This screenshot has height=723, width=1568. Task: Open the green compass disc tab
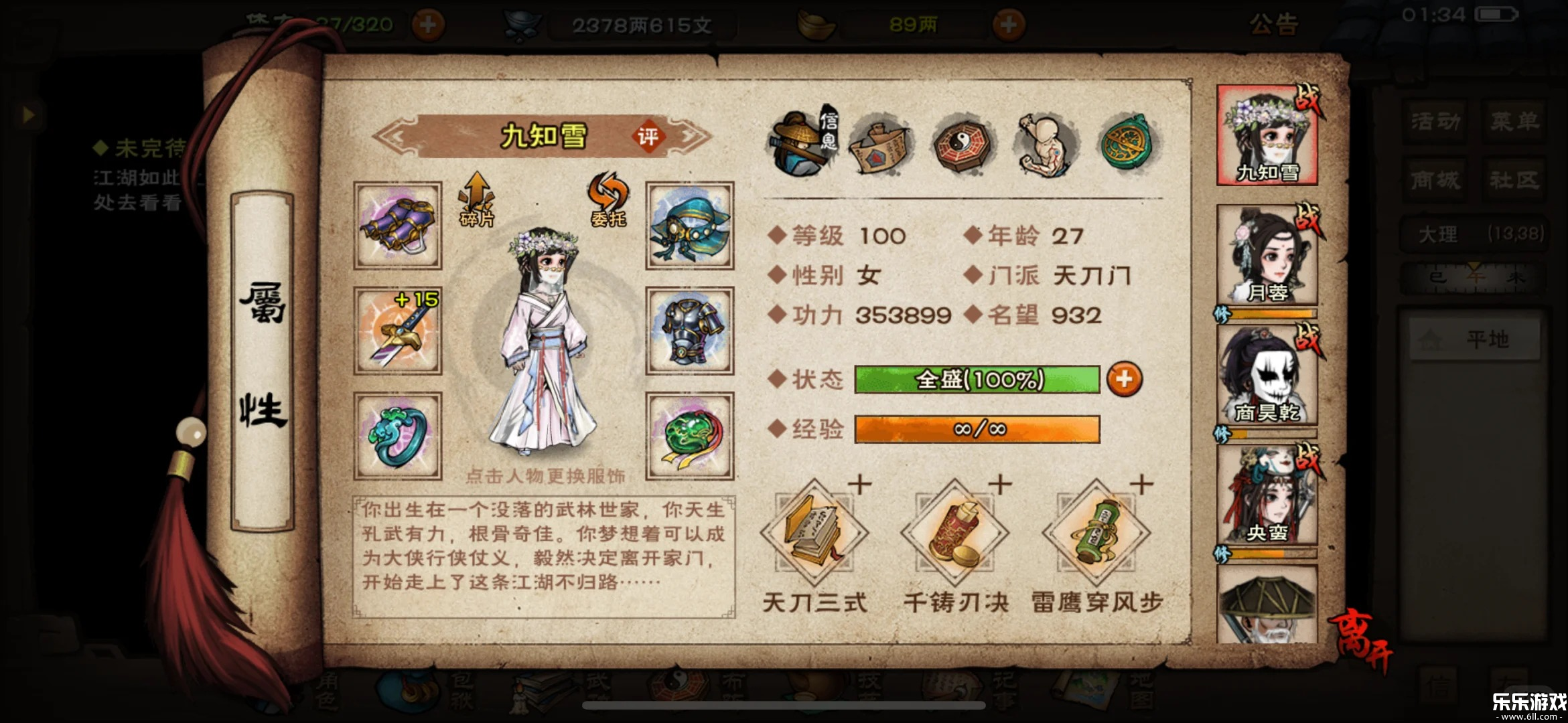coord(1129,143)
